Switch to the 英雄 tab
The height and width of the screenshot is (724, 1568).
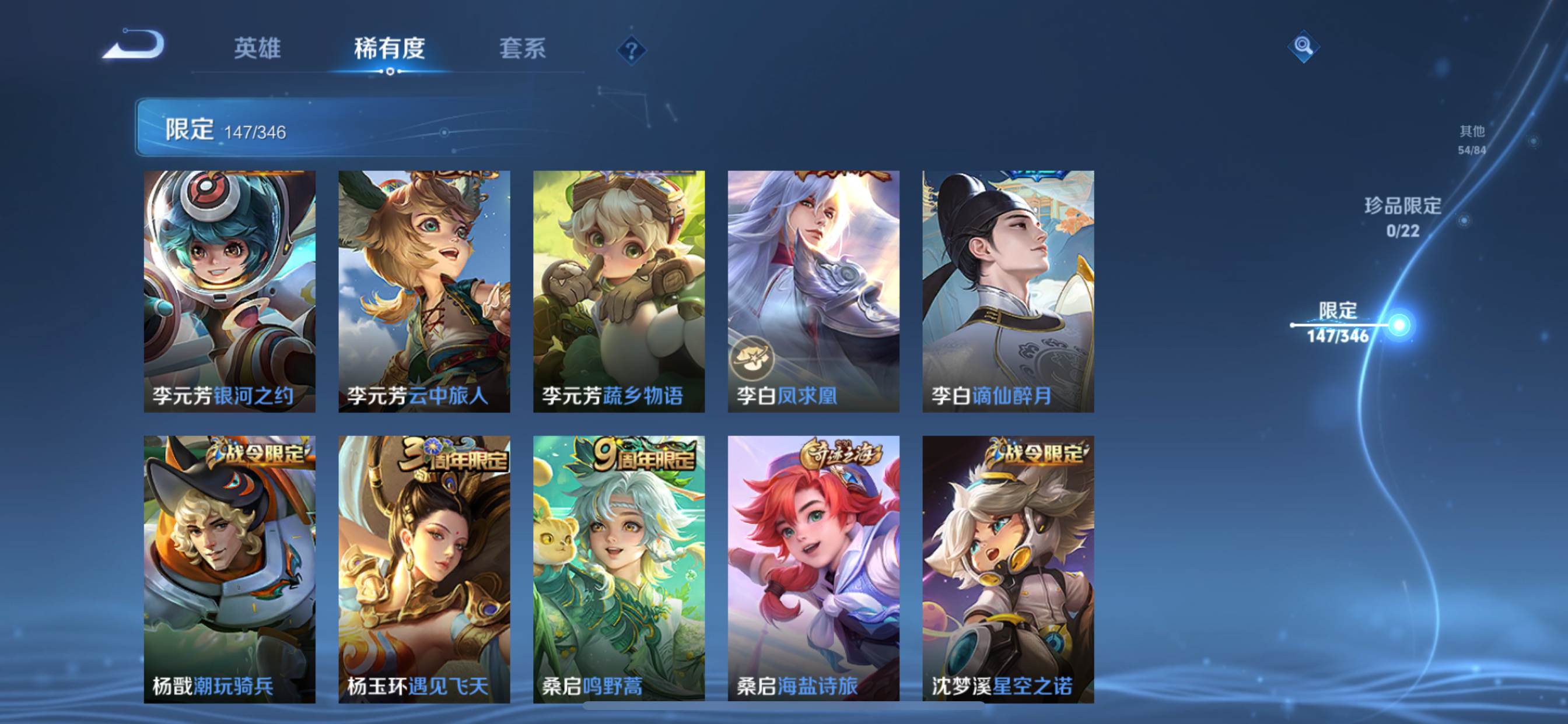pos(257,48)
